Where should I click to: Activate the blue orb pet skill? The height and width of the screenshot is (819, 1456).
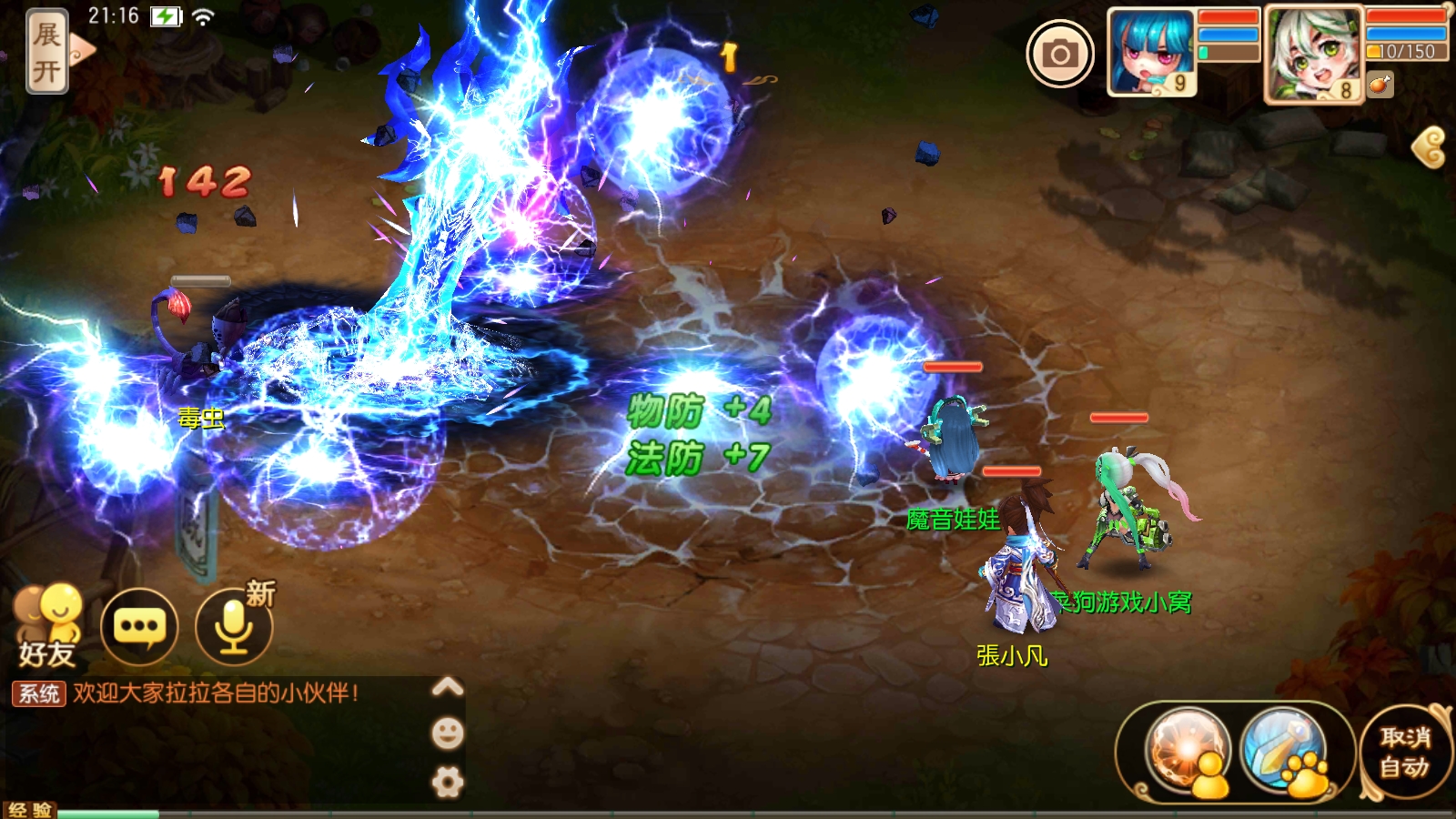click(1284, 752)
